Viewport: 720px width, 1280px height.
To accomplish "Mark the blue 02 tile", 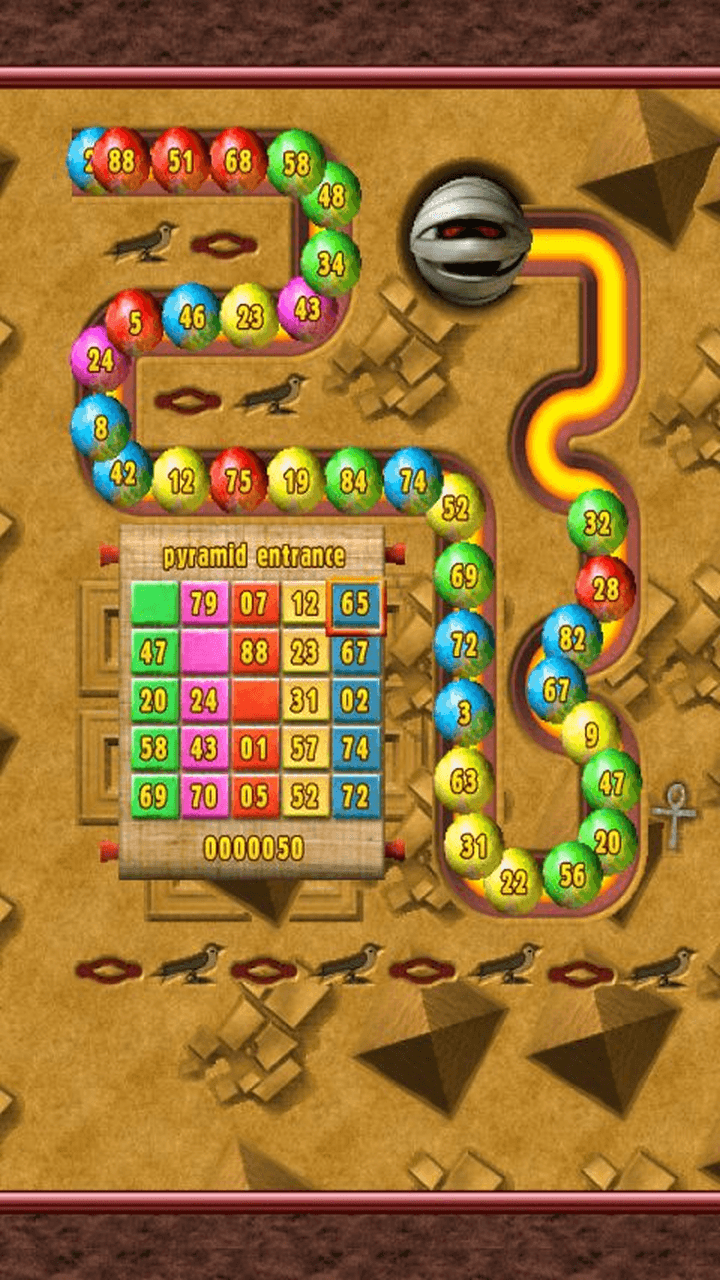I will click(355, 700).
